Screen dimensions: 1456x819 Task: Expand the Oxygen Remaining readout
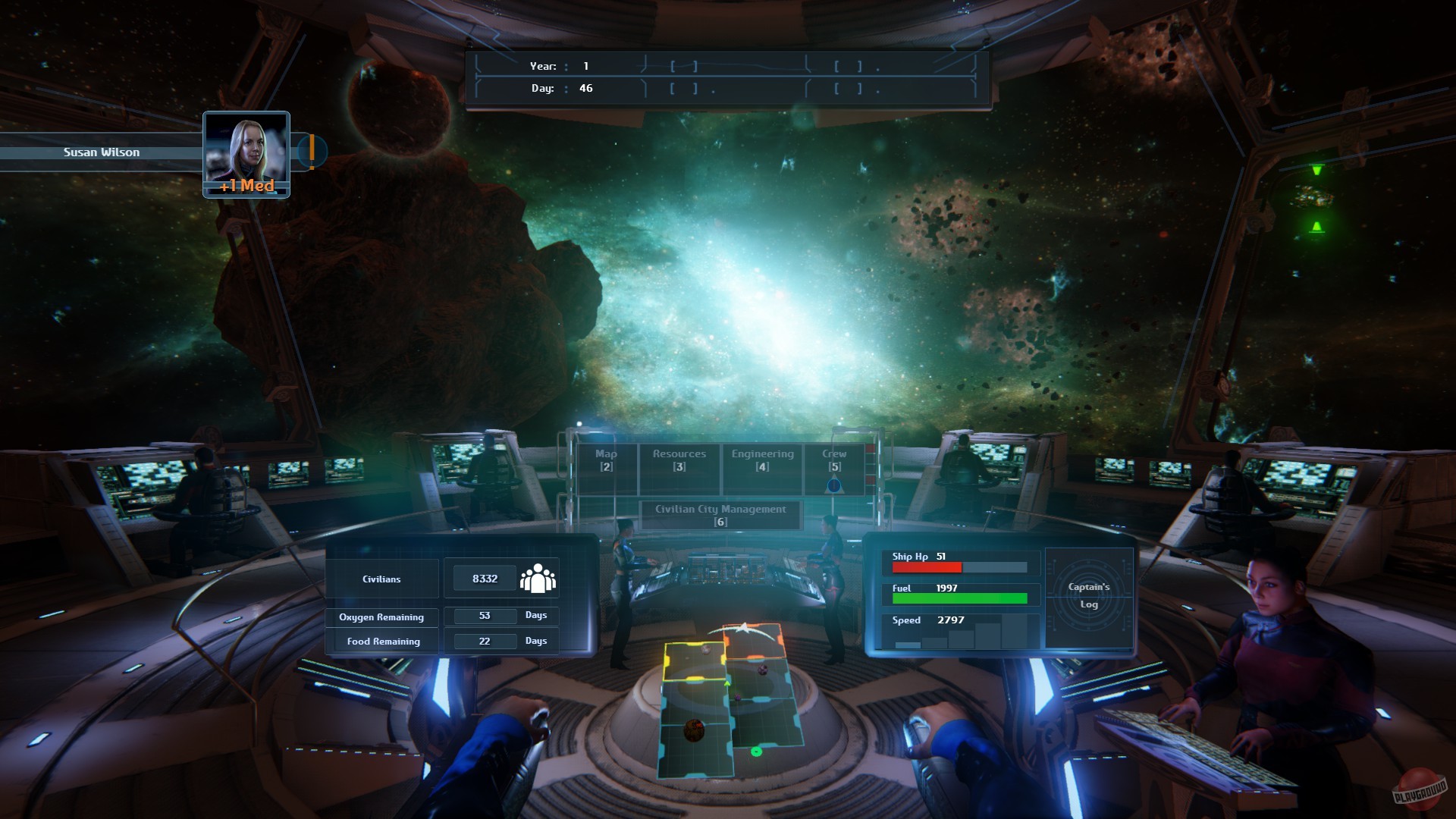[x=381, y=617]
